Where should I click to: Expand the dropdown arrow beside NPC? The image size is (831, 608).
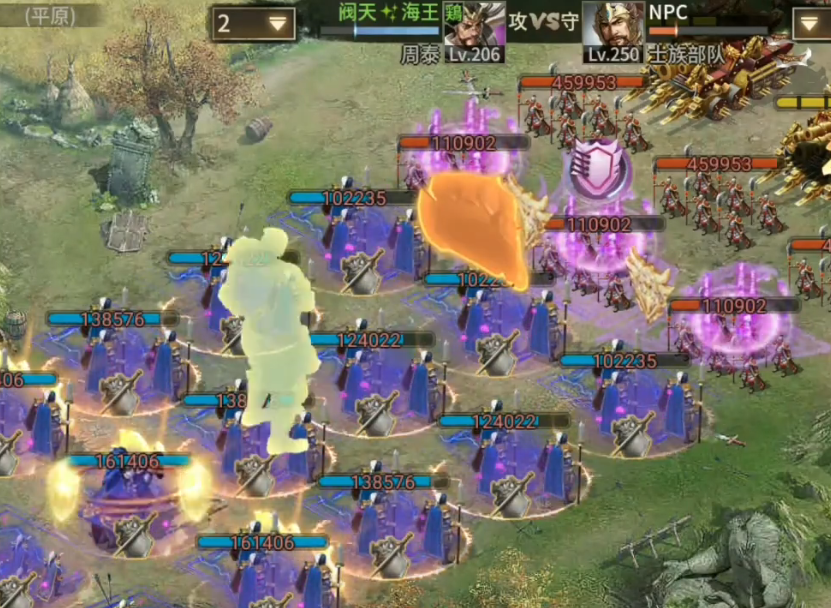point(810,23)
